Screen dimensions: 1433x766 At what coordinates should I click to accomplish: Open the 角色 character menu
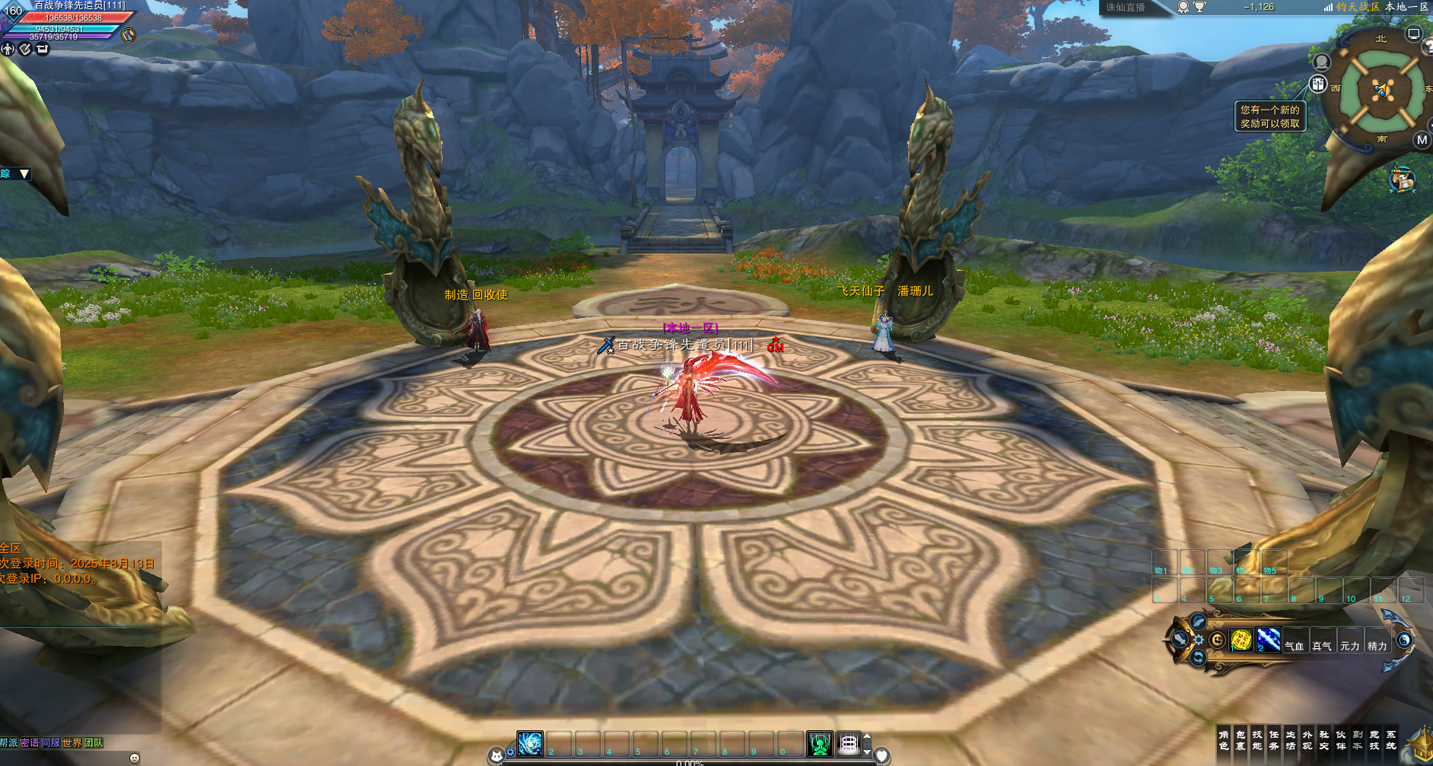(x=1224, y=740)
